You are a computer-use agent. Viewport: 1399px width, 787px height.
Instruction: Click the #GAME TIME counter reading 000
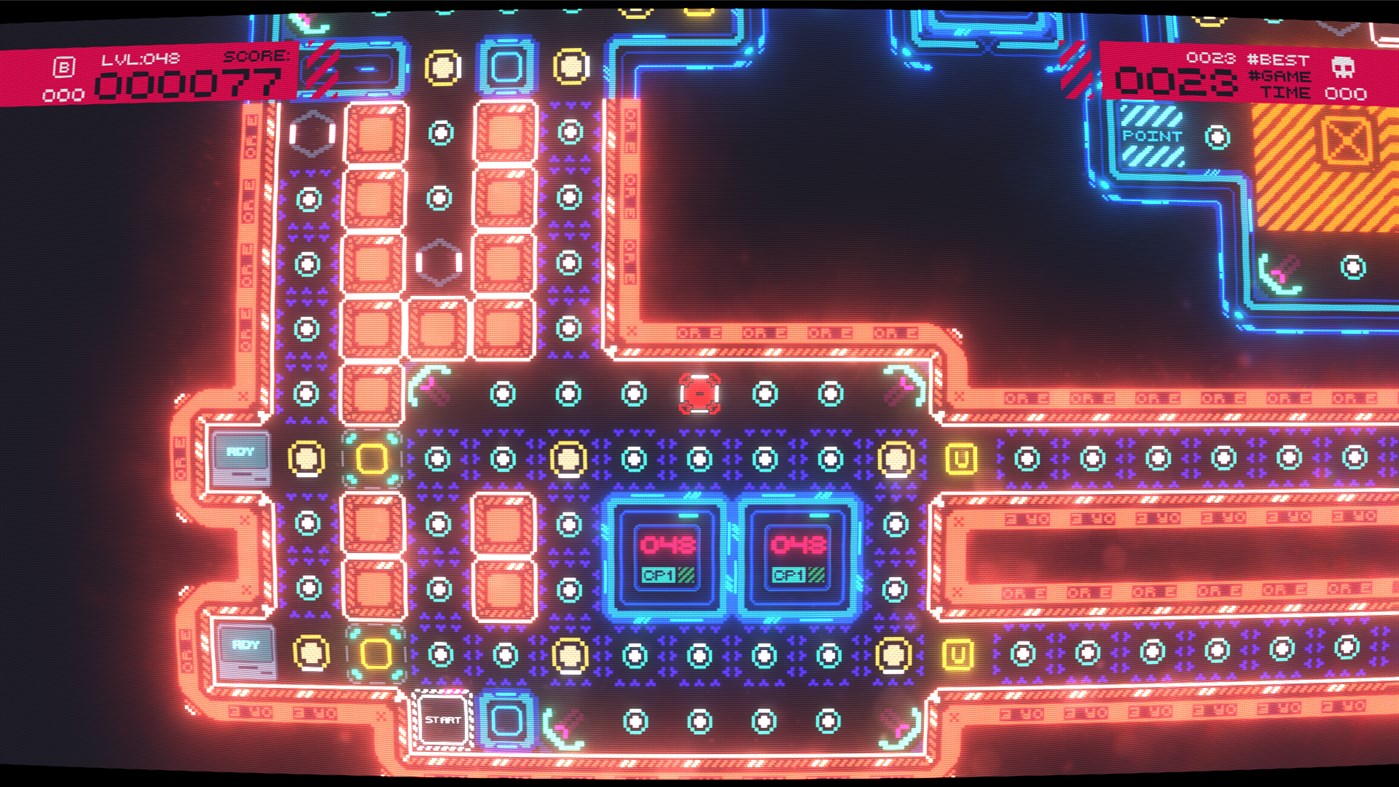pos(1346,91)
